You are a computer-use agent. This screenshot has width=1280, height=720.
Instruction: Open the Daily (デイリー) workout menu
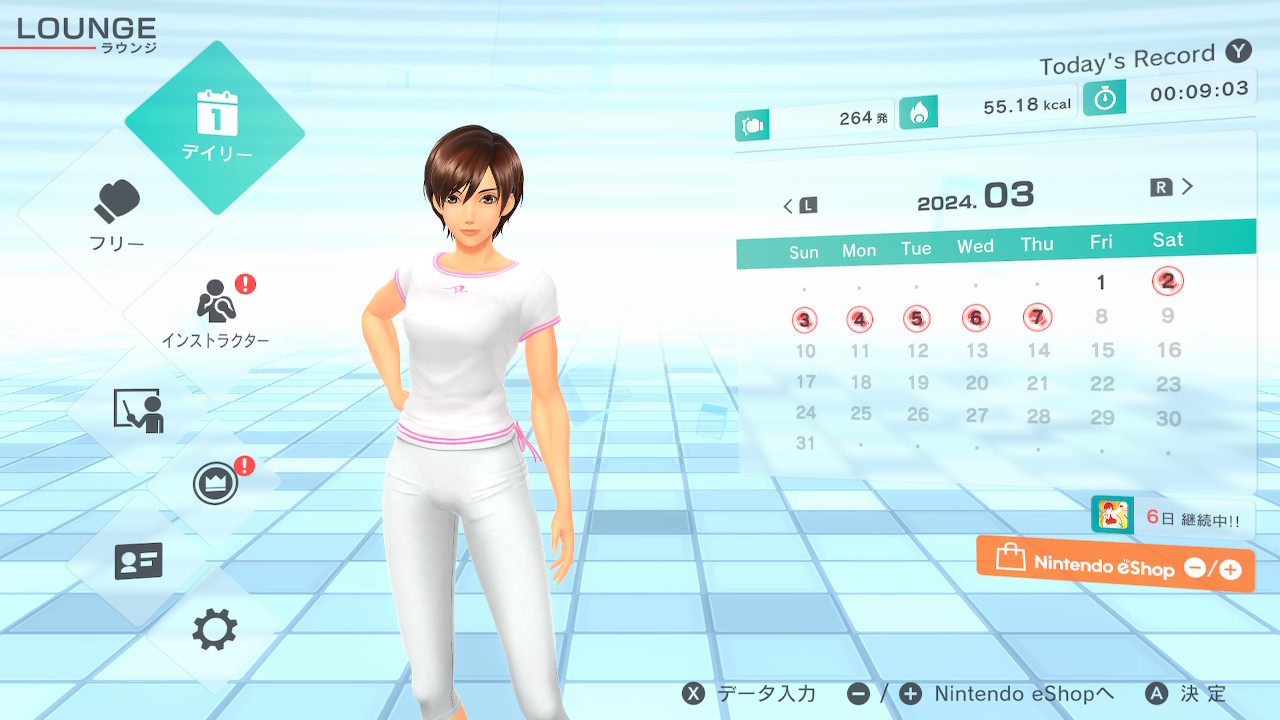[x=215, y=127]
